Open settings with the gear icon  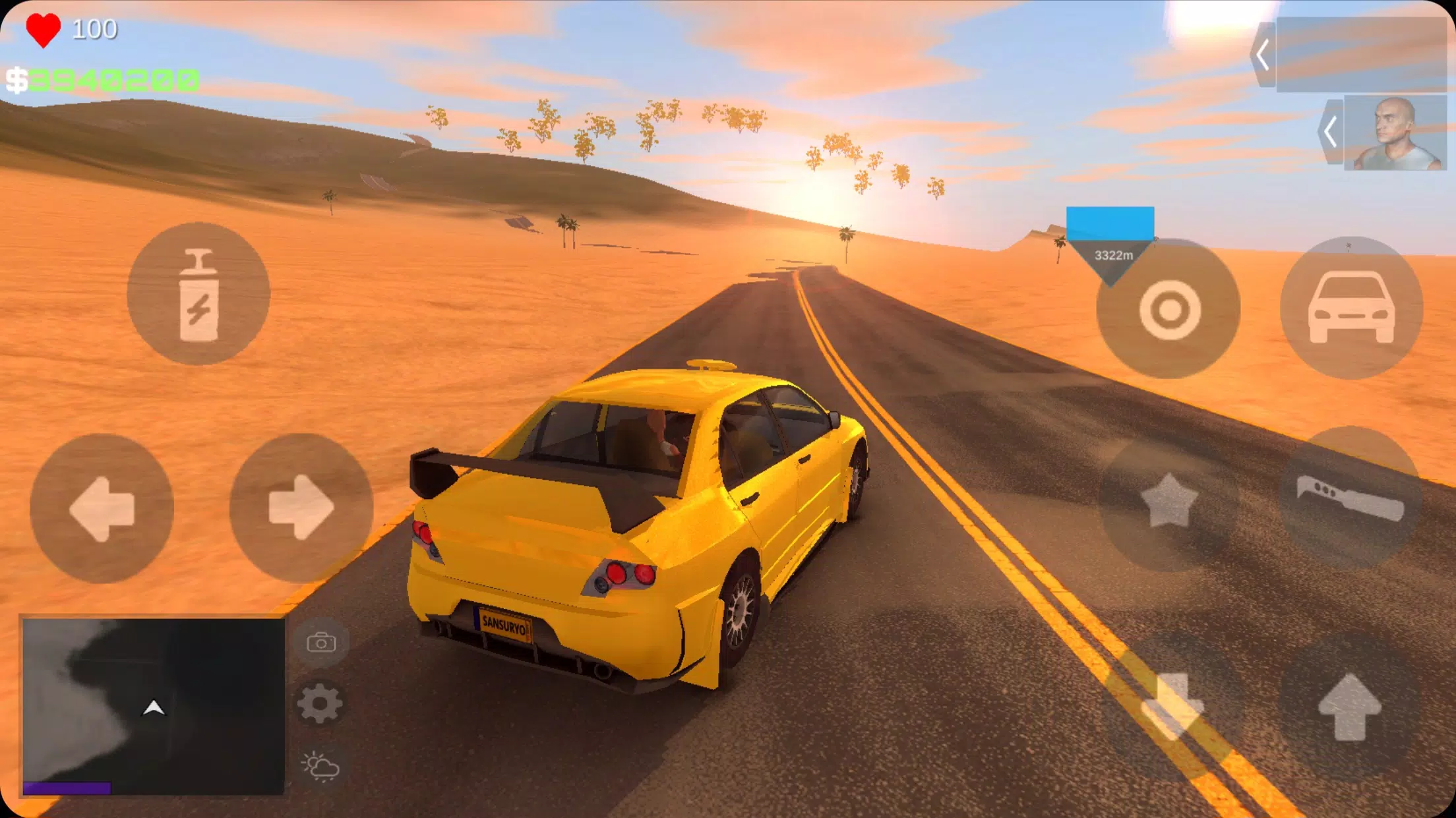(320, 703)
